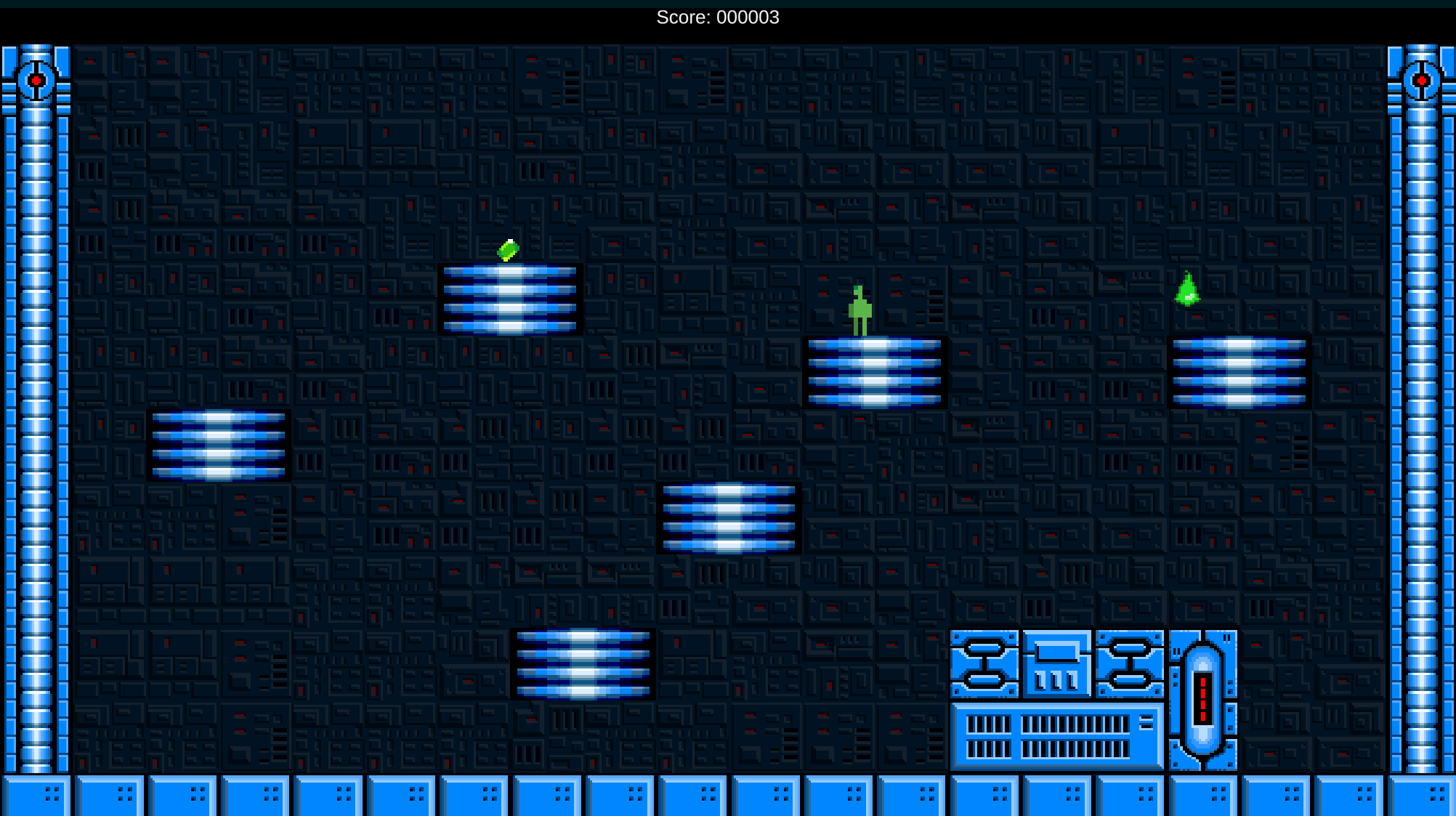
Task: Click the middle platform below the player
Action: pyautogui.click(x=729, y=516)
